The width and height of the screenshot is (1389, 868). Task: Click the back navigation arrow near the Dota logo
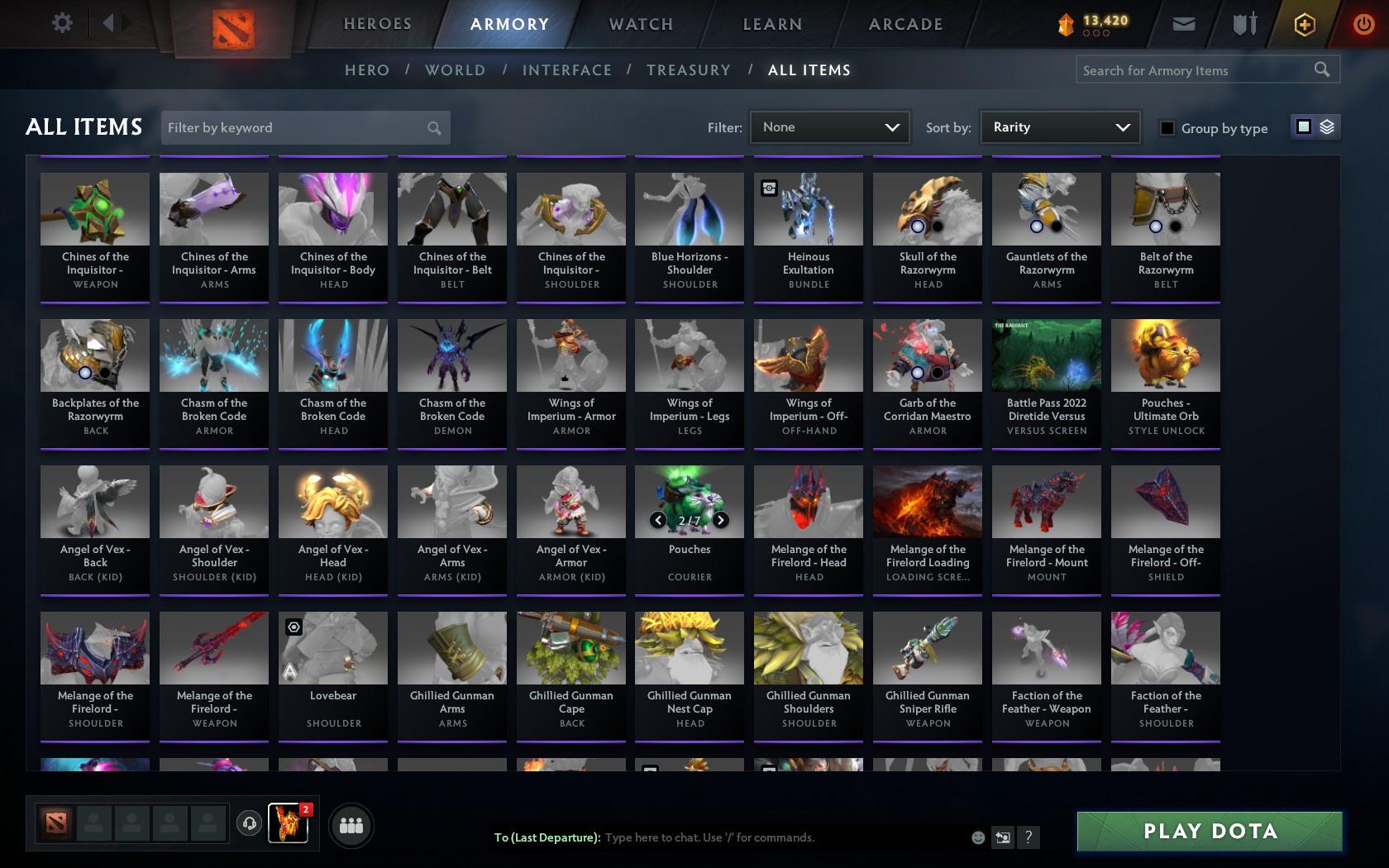pos(108,22)
